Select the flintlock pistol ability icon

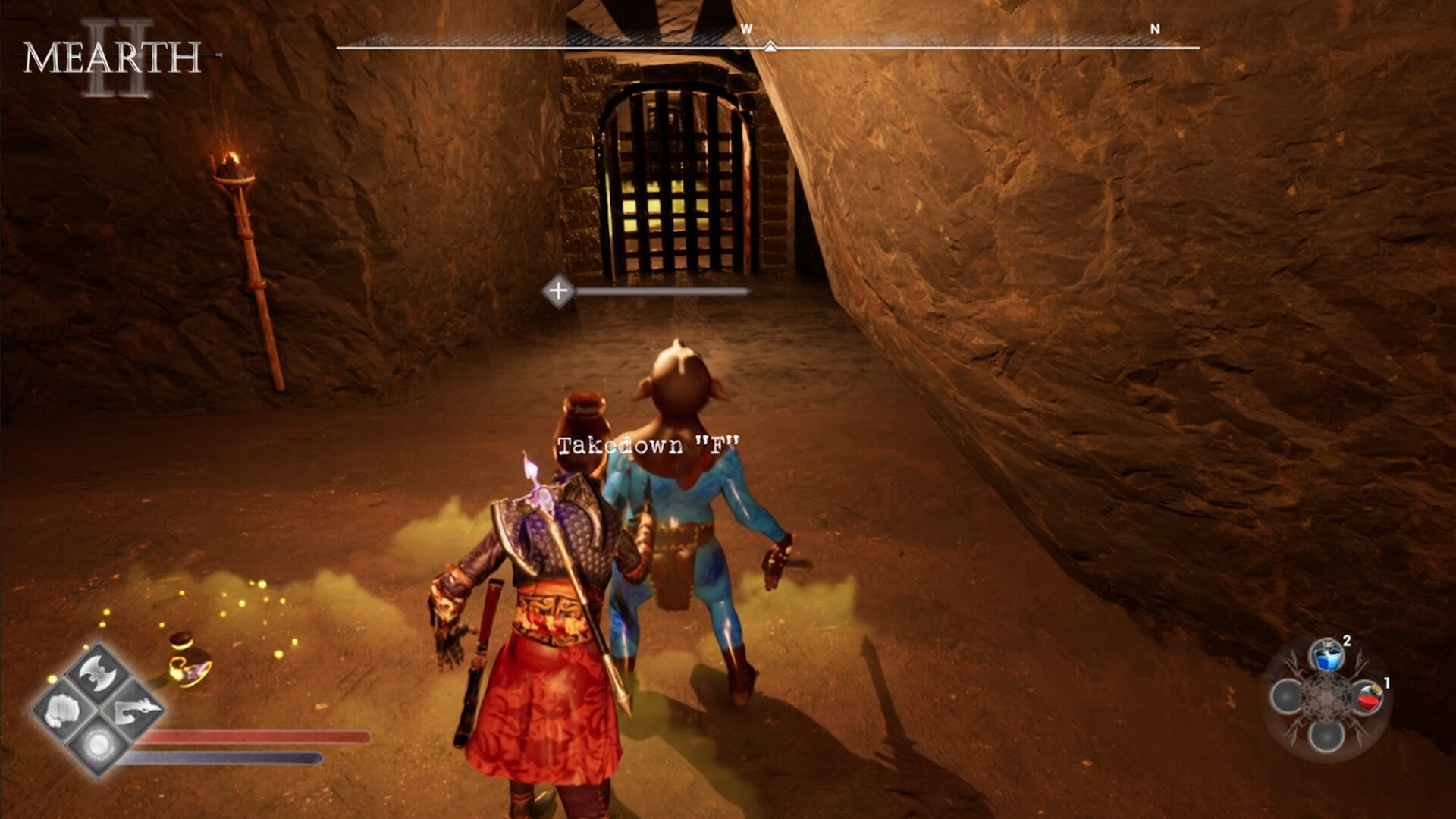pyautogui.click(x=134, y=712)
